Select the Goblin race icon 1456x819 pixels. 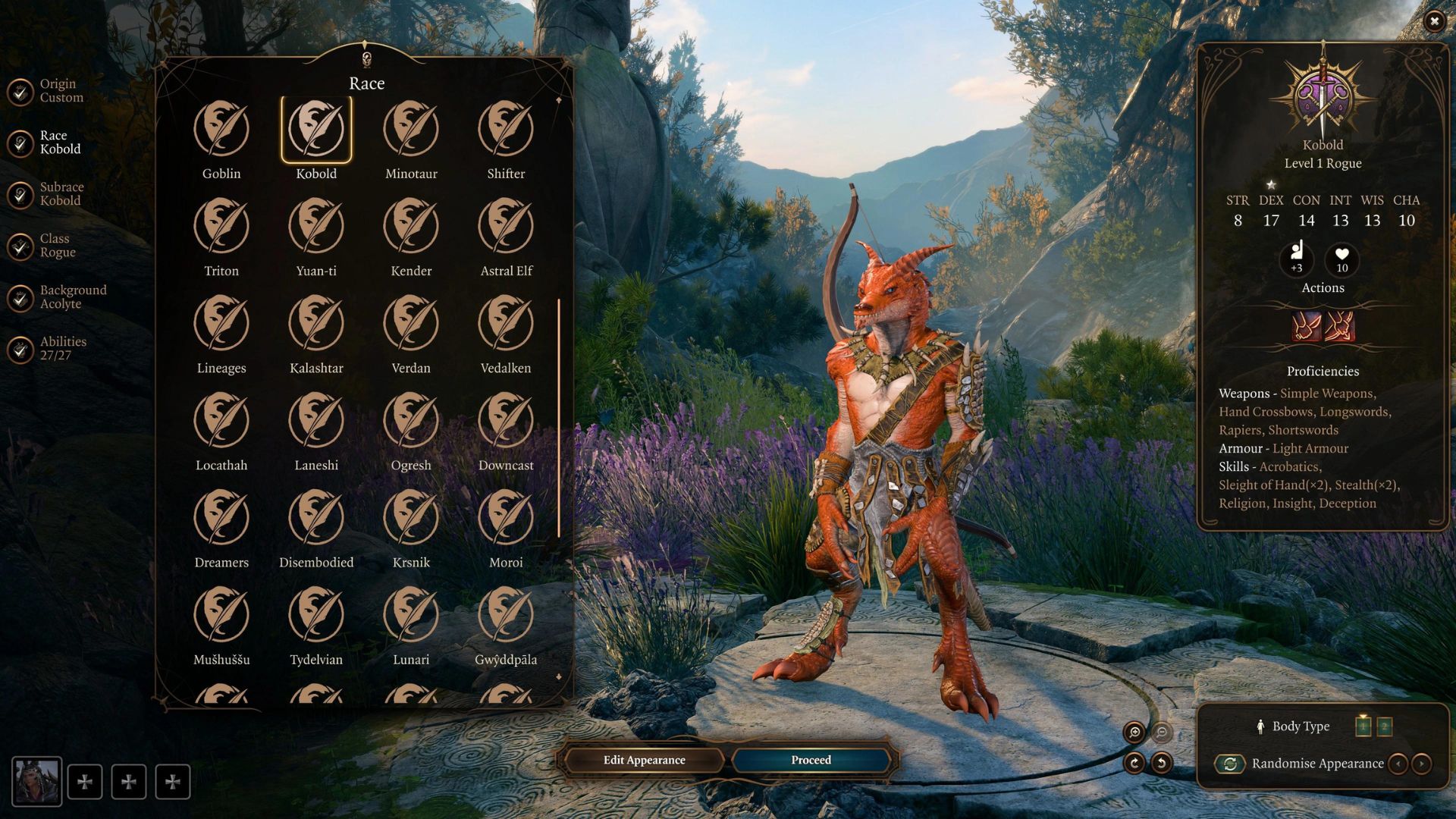click(221, 130)
